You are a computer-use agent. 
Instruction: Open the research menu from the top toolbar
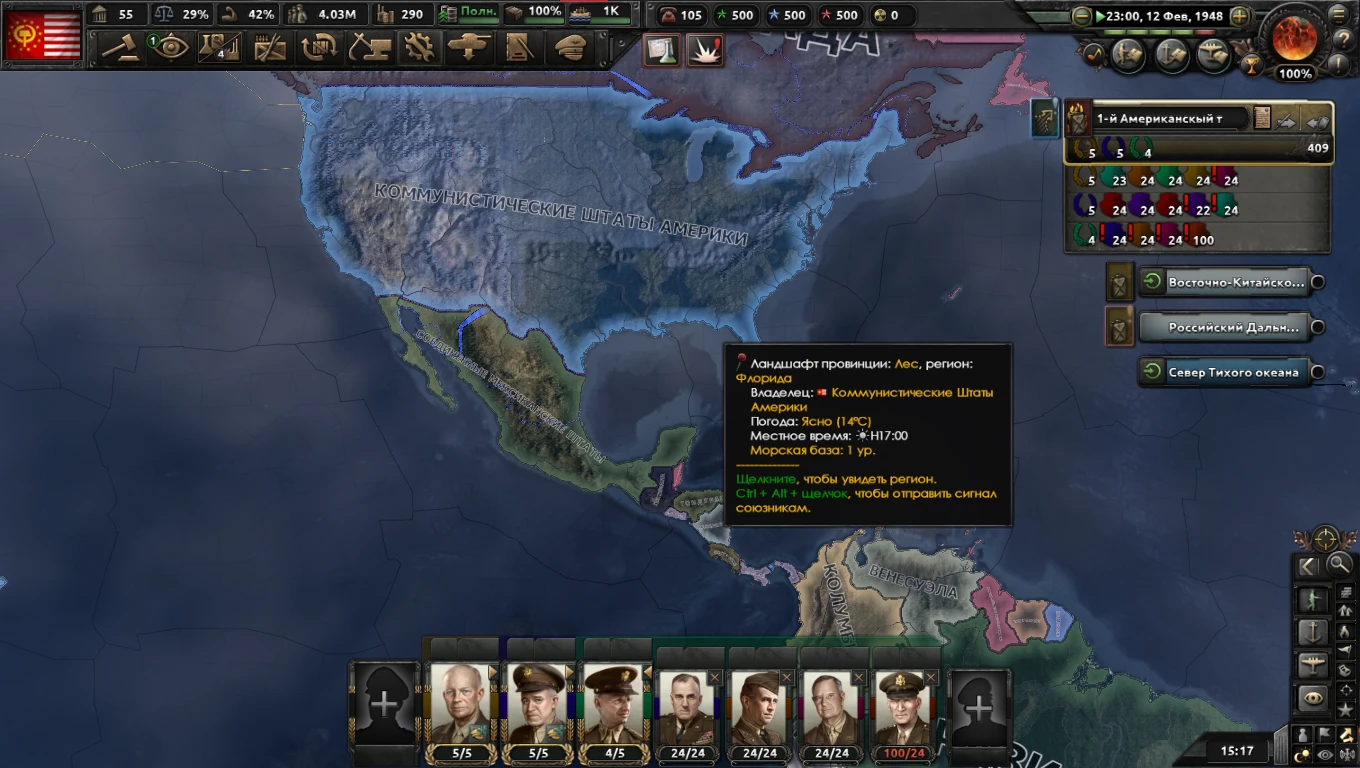221,47
